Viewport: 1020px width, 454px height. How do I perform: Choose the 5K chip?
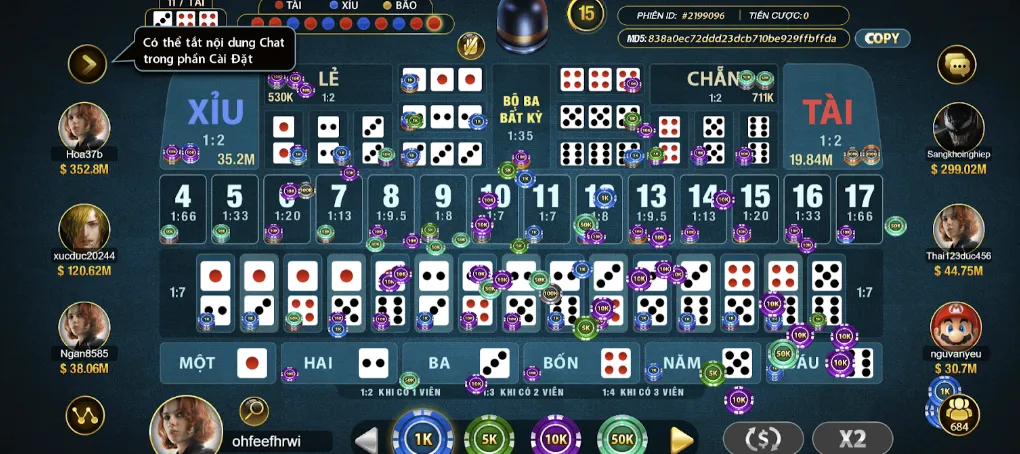click(489, 438)
